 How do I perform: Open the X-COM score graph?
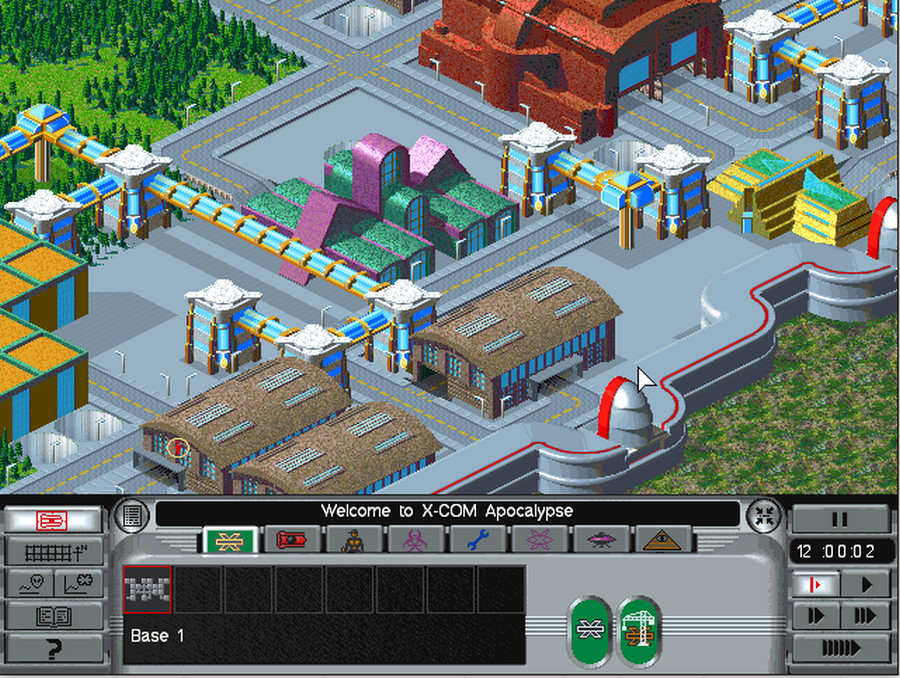tap(78, 584)
